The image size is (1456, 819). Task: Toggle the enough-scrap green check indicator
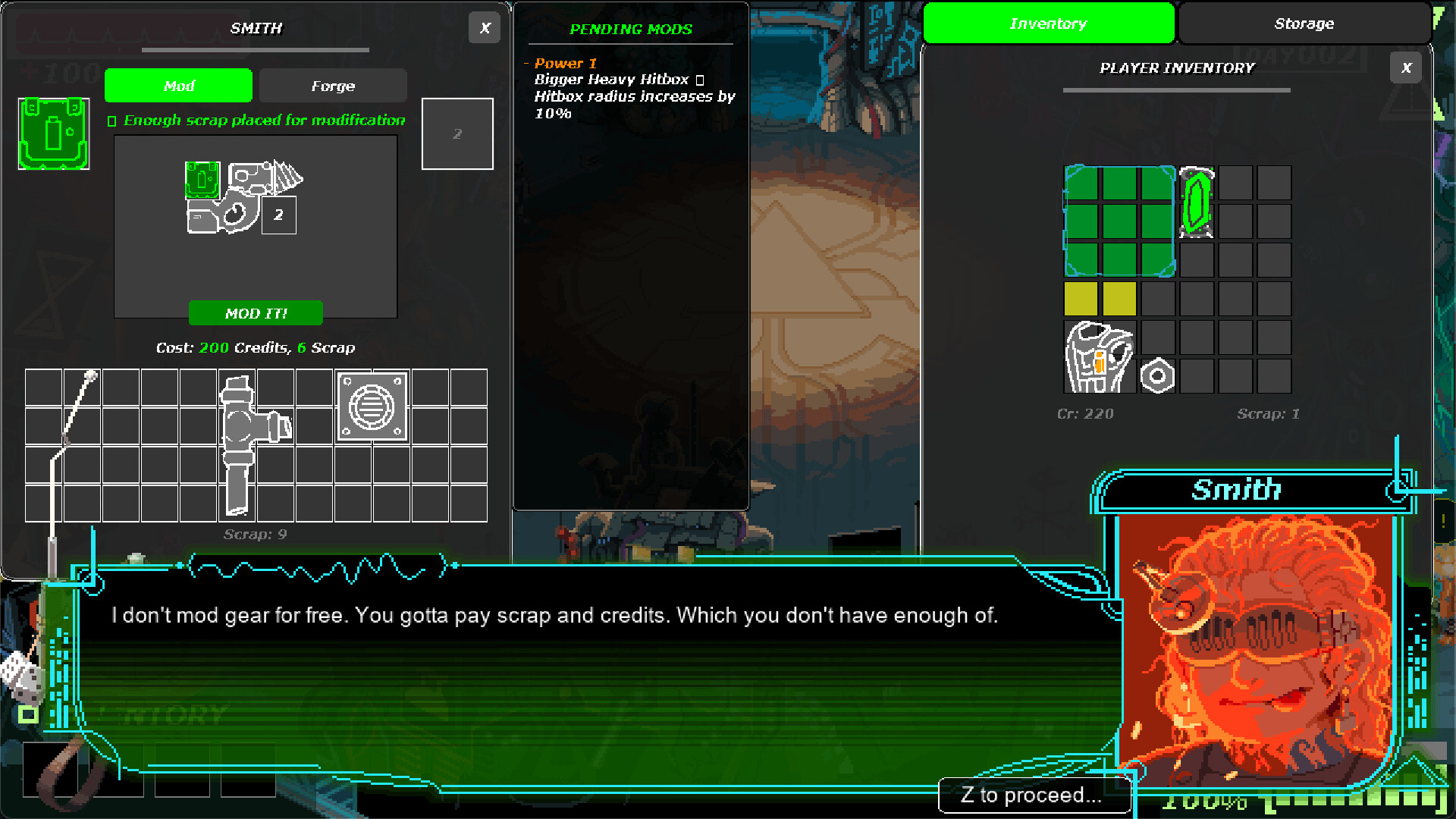[x=111, y=120]
